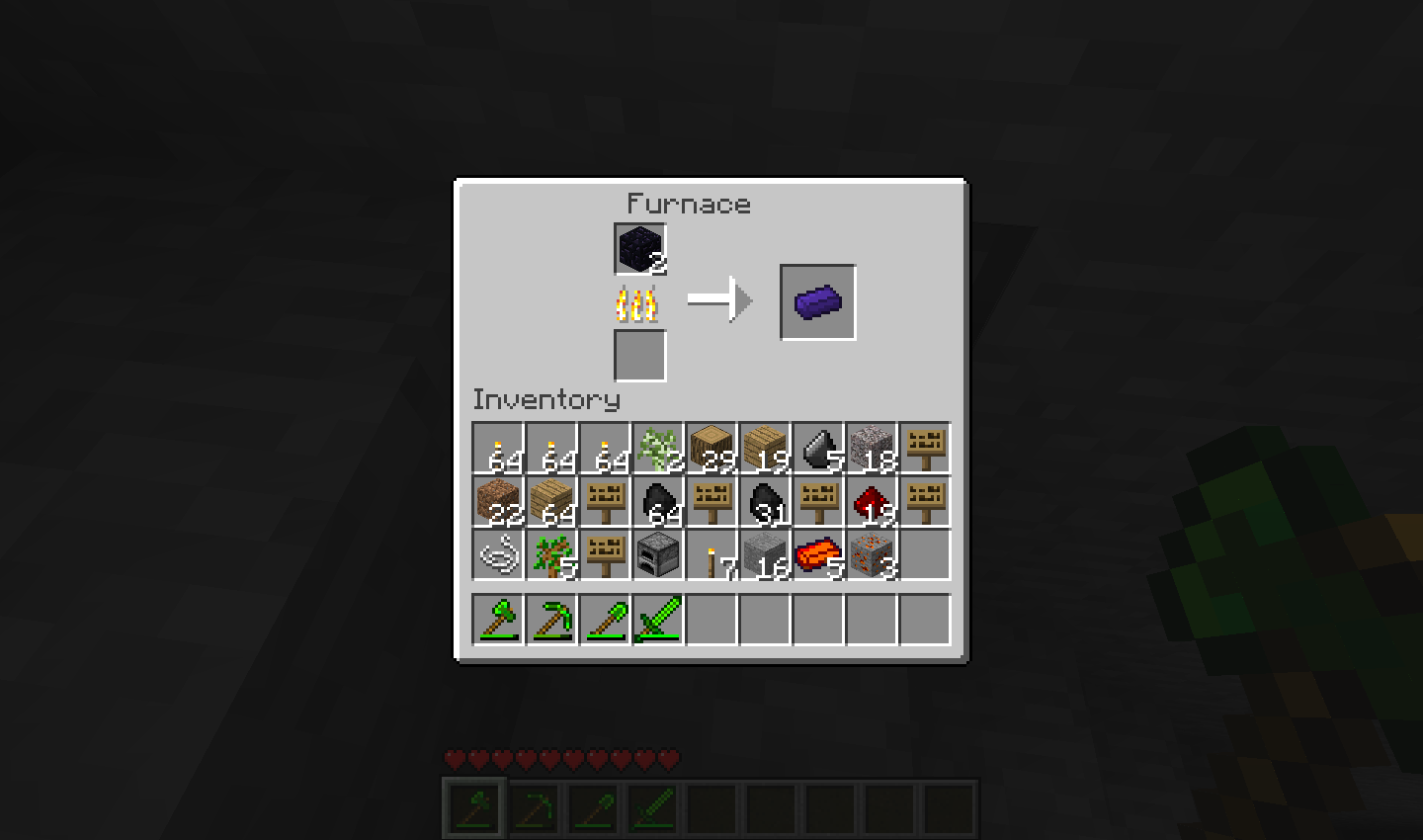This screenshot has height=840, width=1423.
Task: Select the obsidian in the furnace input slot
Action: click(639, 249)
